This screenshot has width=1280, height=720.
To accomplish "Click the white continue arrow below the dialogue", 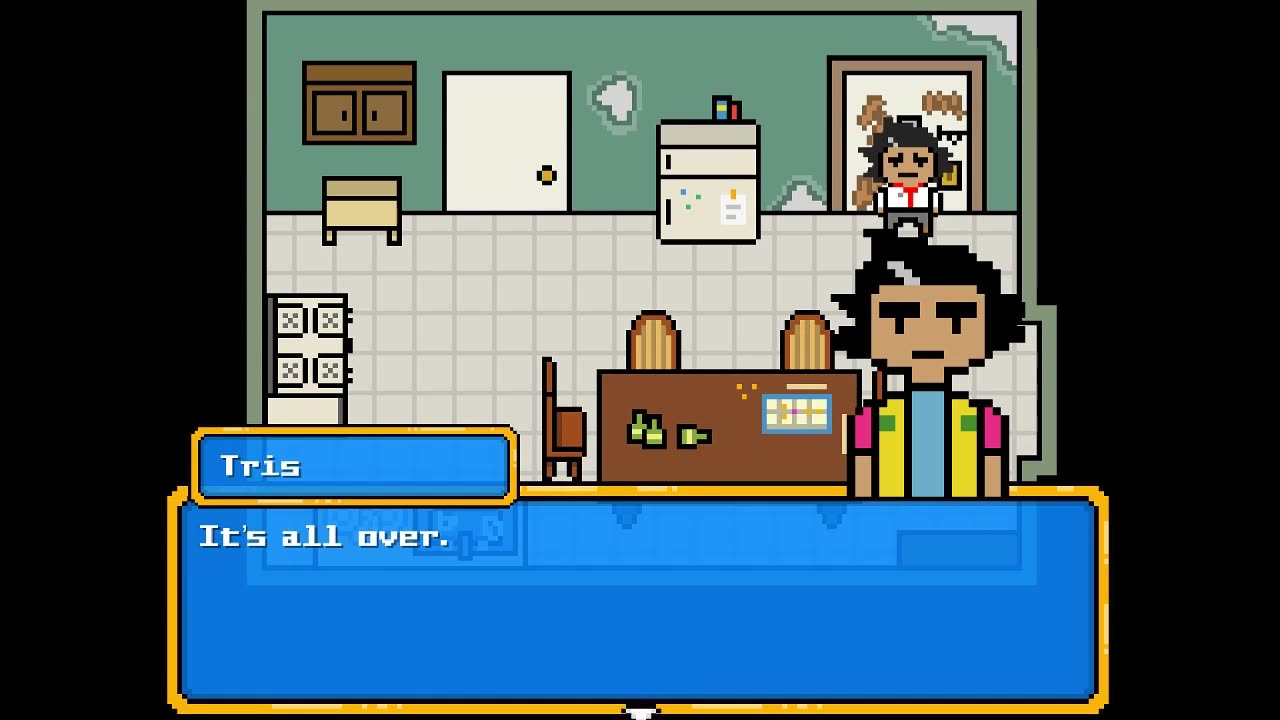I will (641, 712).
